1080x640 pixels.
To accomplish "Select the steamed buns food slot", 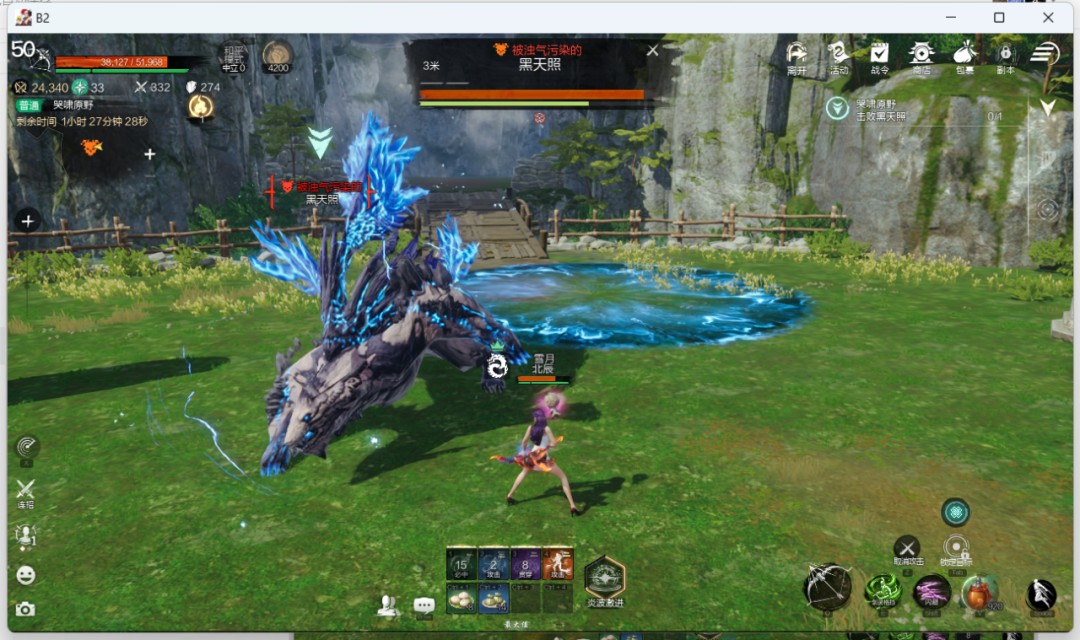I will pos(461,598).
